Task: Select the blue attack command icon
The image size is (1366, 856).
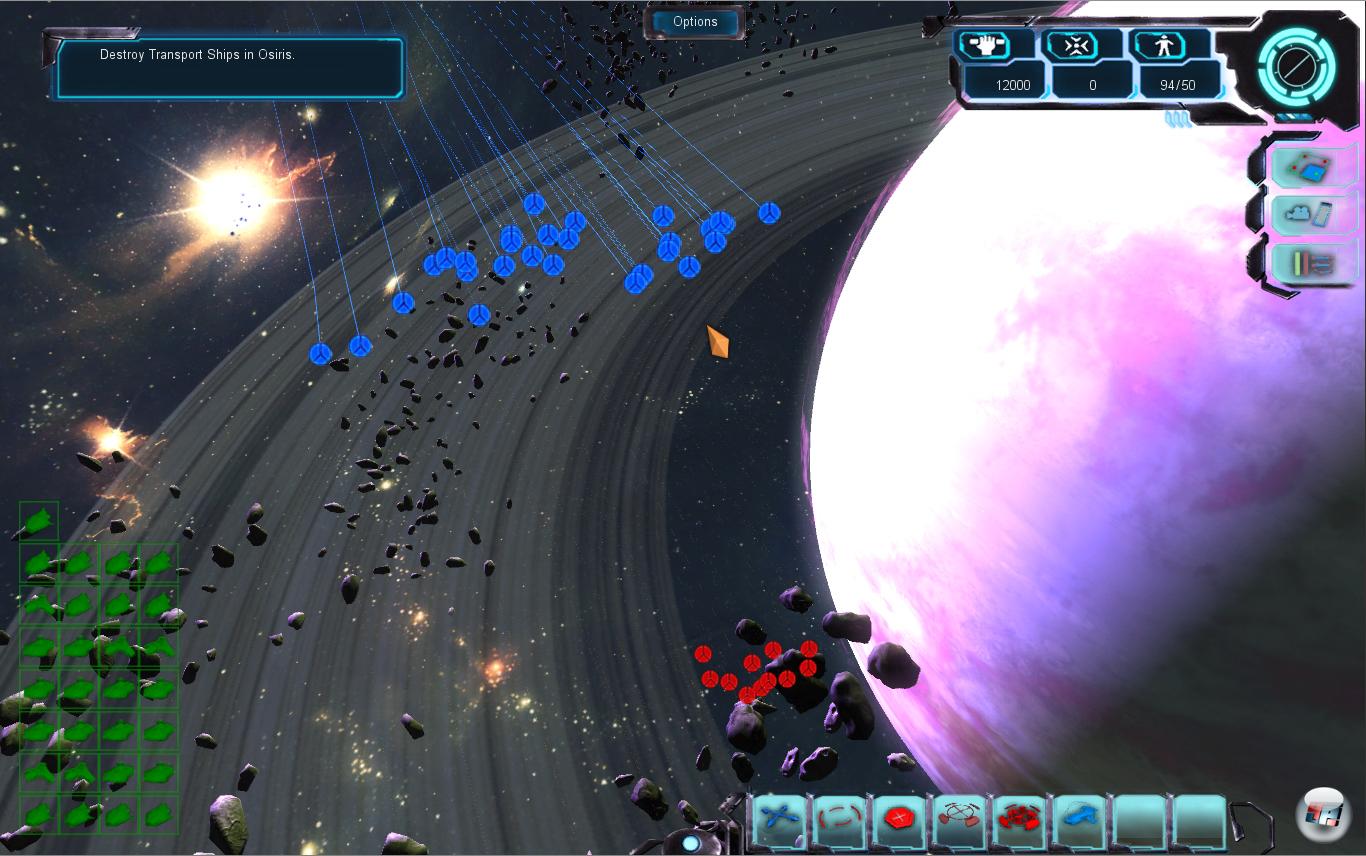Action: point(778,818)
